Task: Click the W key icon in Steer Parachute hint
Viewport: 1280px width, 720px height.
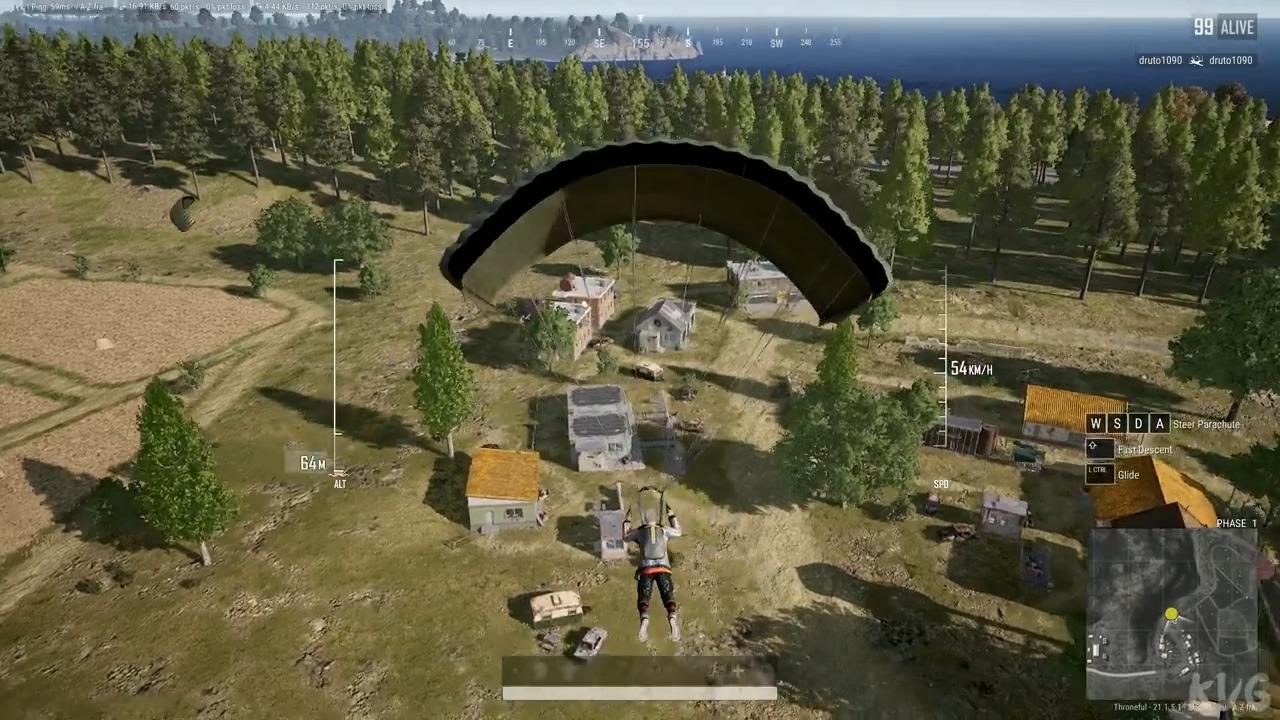Action: 1096,424
